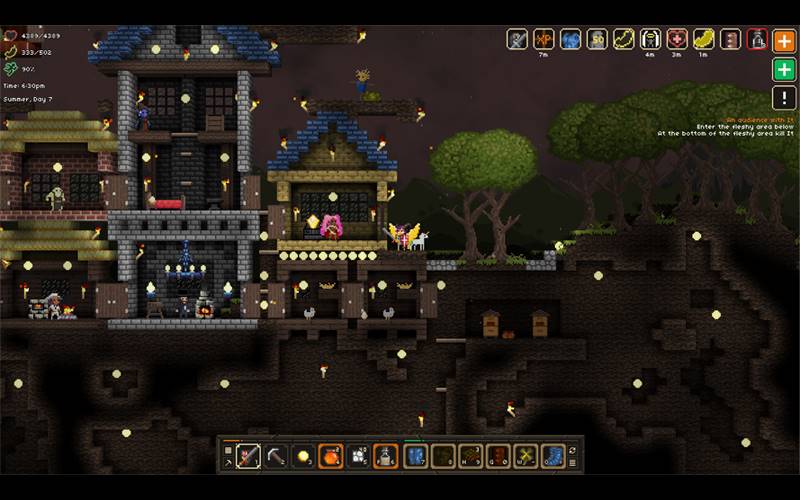Click the orange plus button
This screenshot has height=500, width=800.
pos(785,40)
